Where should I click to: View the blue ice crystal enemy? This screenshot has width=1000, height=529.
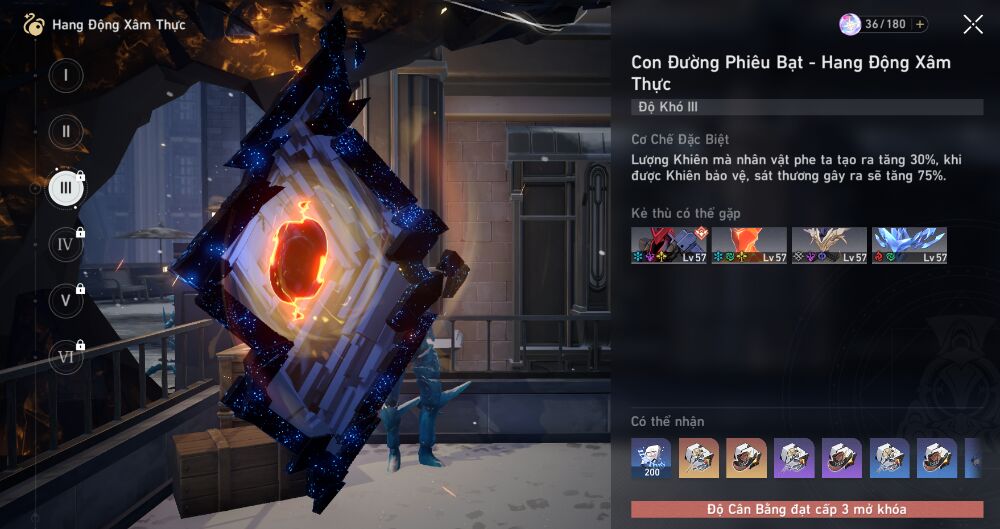pos(909,245)
